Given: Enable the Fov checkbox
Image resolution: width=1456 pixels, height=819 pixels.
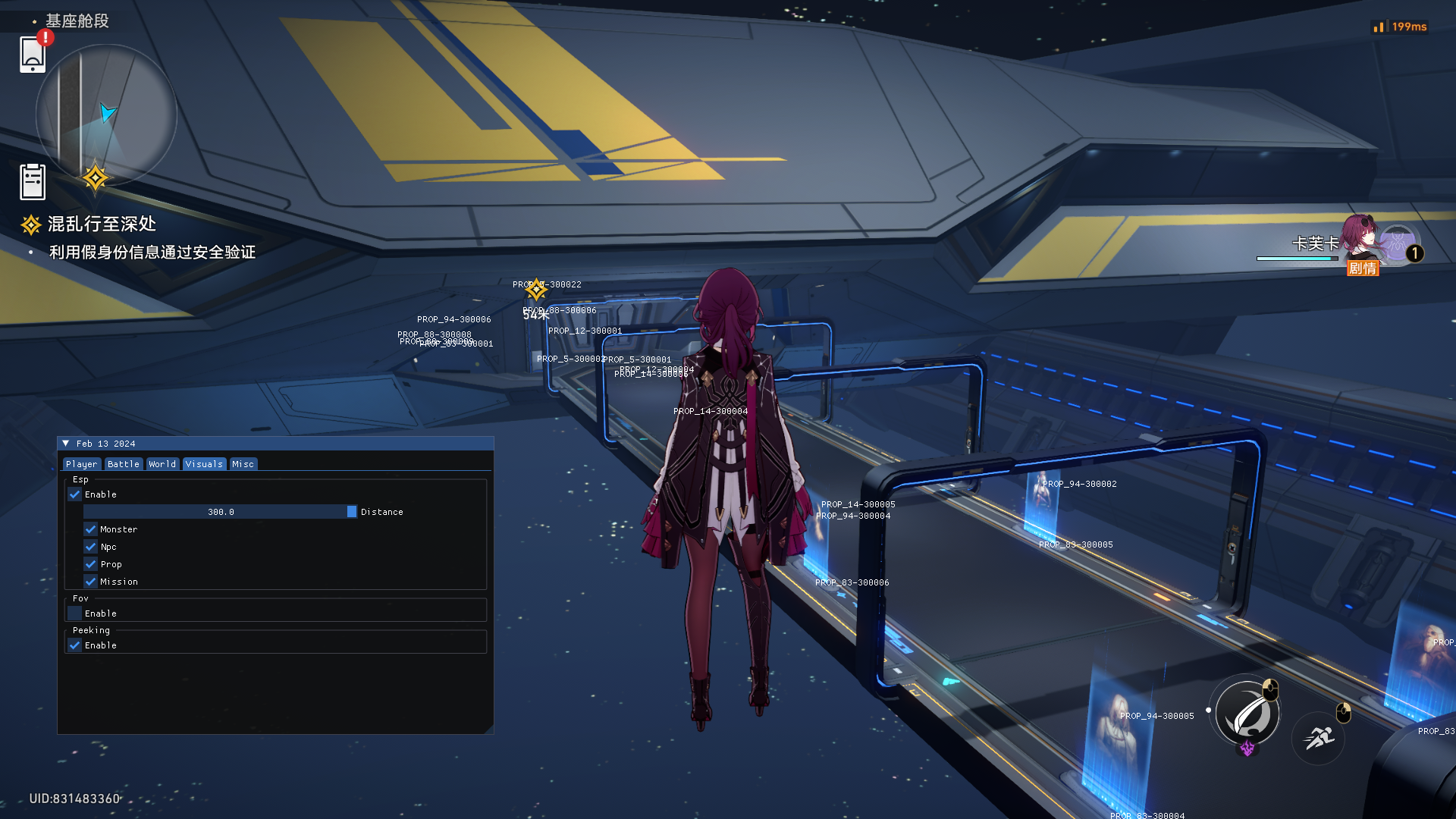Looking at the screenshot, I should [x=75, y=613].
